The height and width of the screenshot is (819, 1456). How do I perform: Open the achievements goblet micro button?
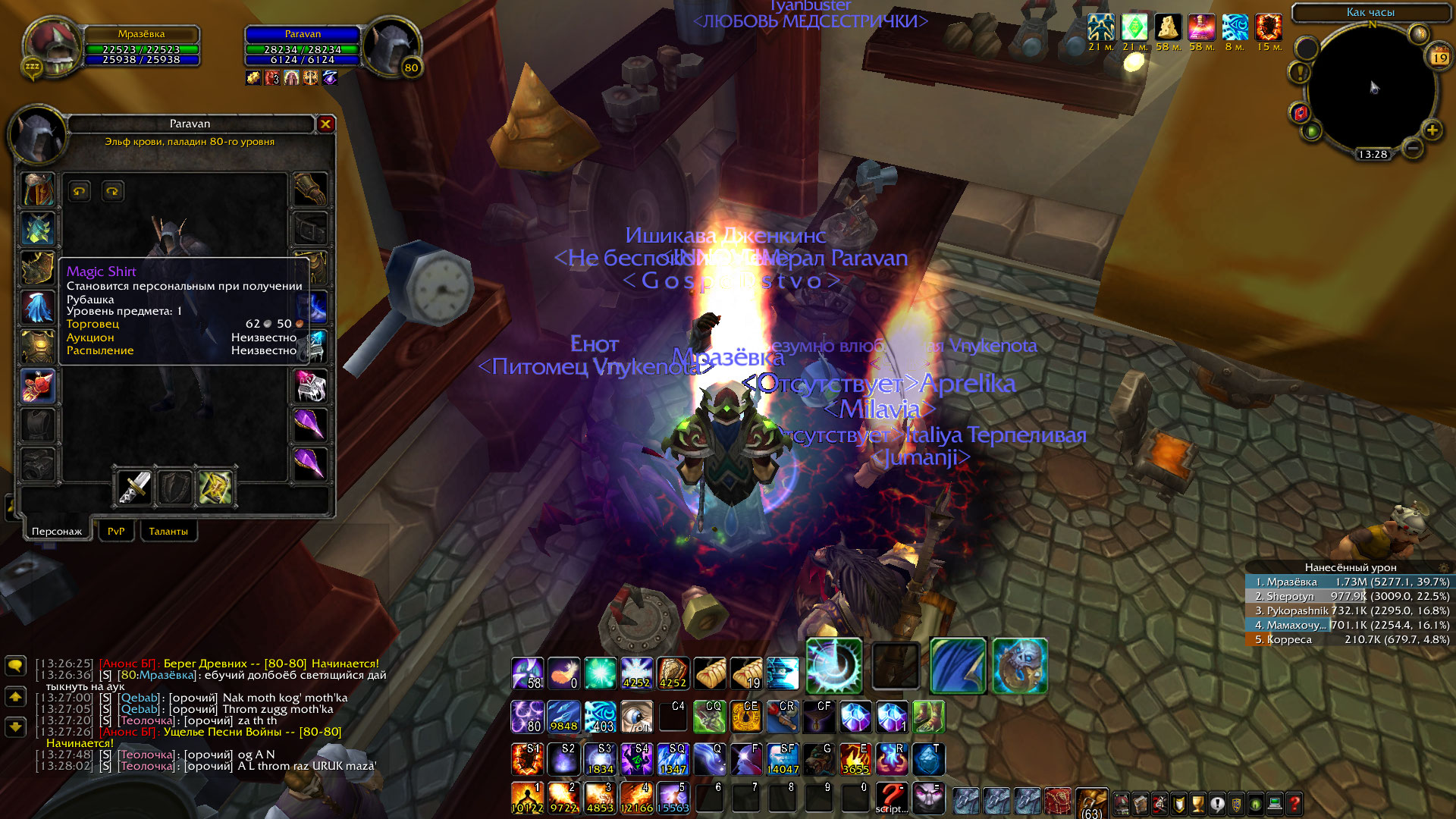click(1198, 803)
